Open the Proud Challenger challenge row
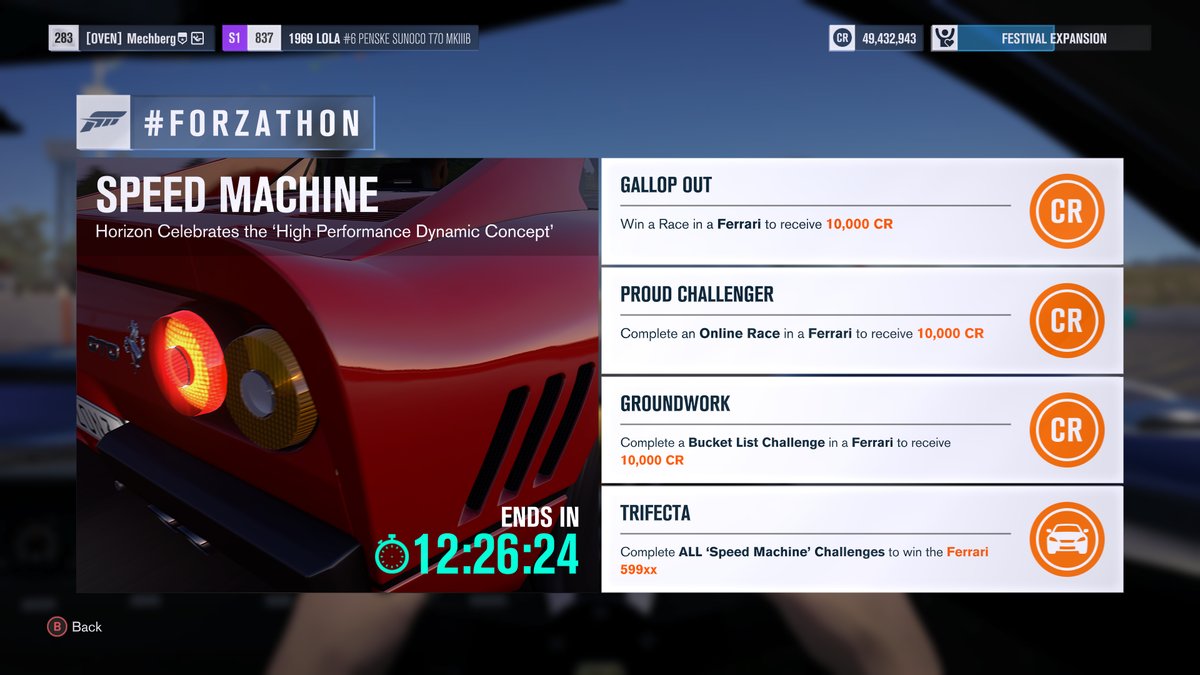This screenshot has width=1200, height=675. (815, 321)
